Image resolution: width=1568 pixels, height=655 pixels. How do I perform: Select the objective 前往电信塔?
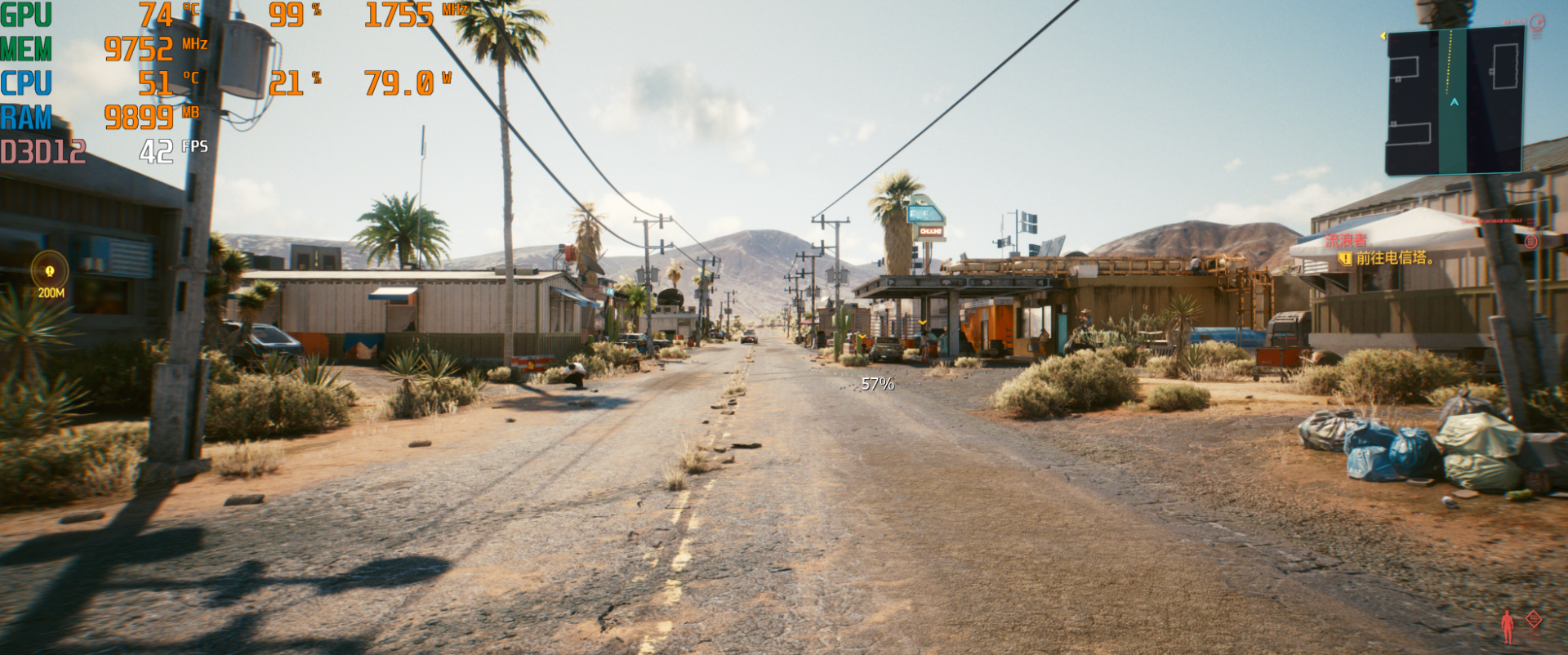[1393, 258]
